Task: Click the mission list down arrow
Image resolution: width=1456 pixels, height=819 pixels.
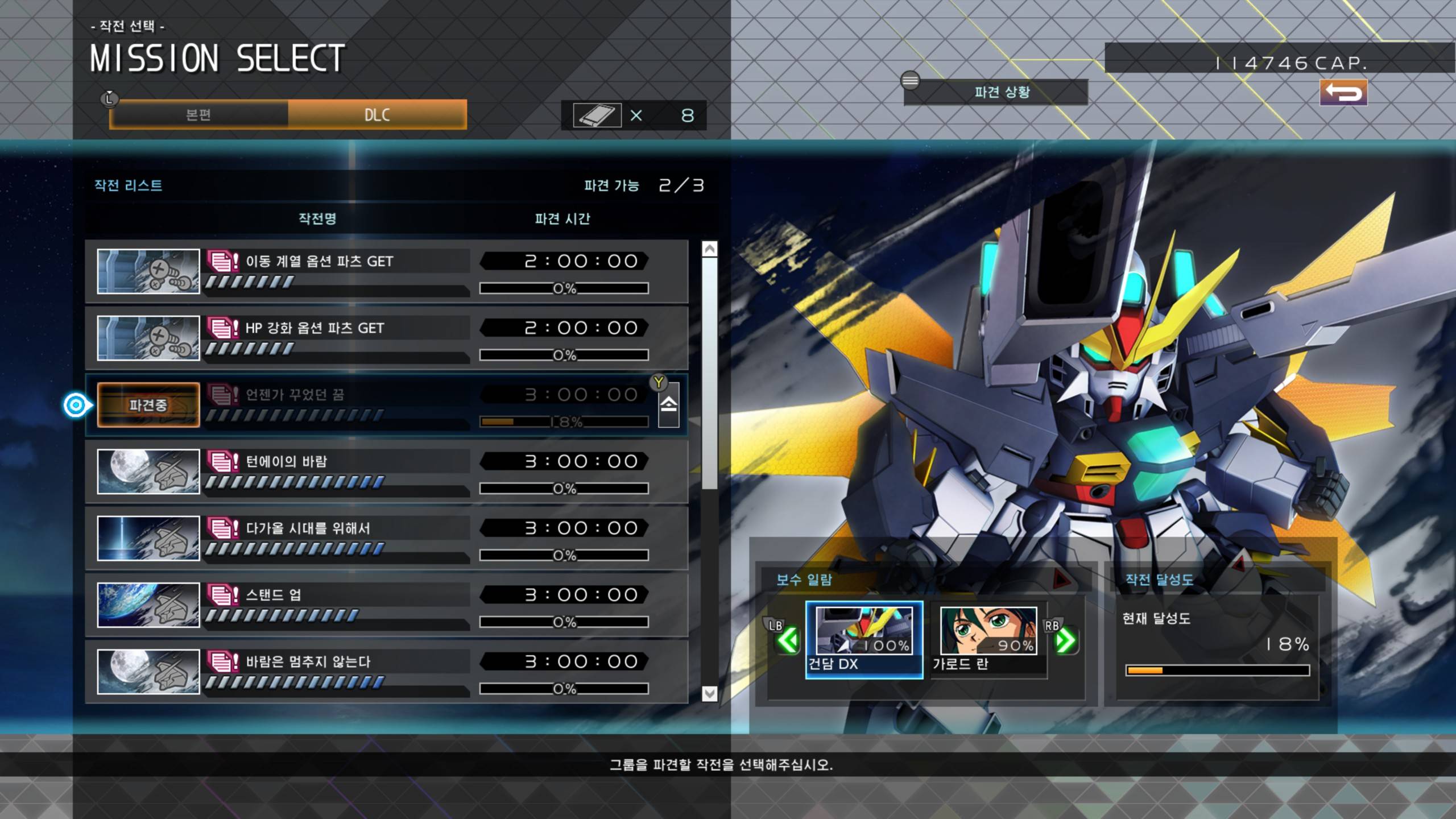Action: pos(709,693)
